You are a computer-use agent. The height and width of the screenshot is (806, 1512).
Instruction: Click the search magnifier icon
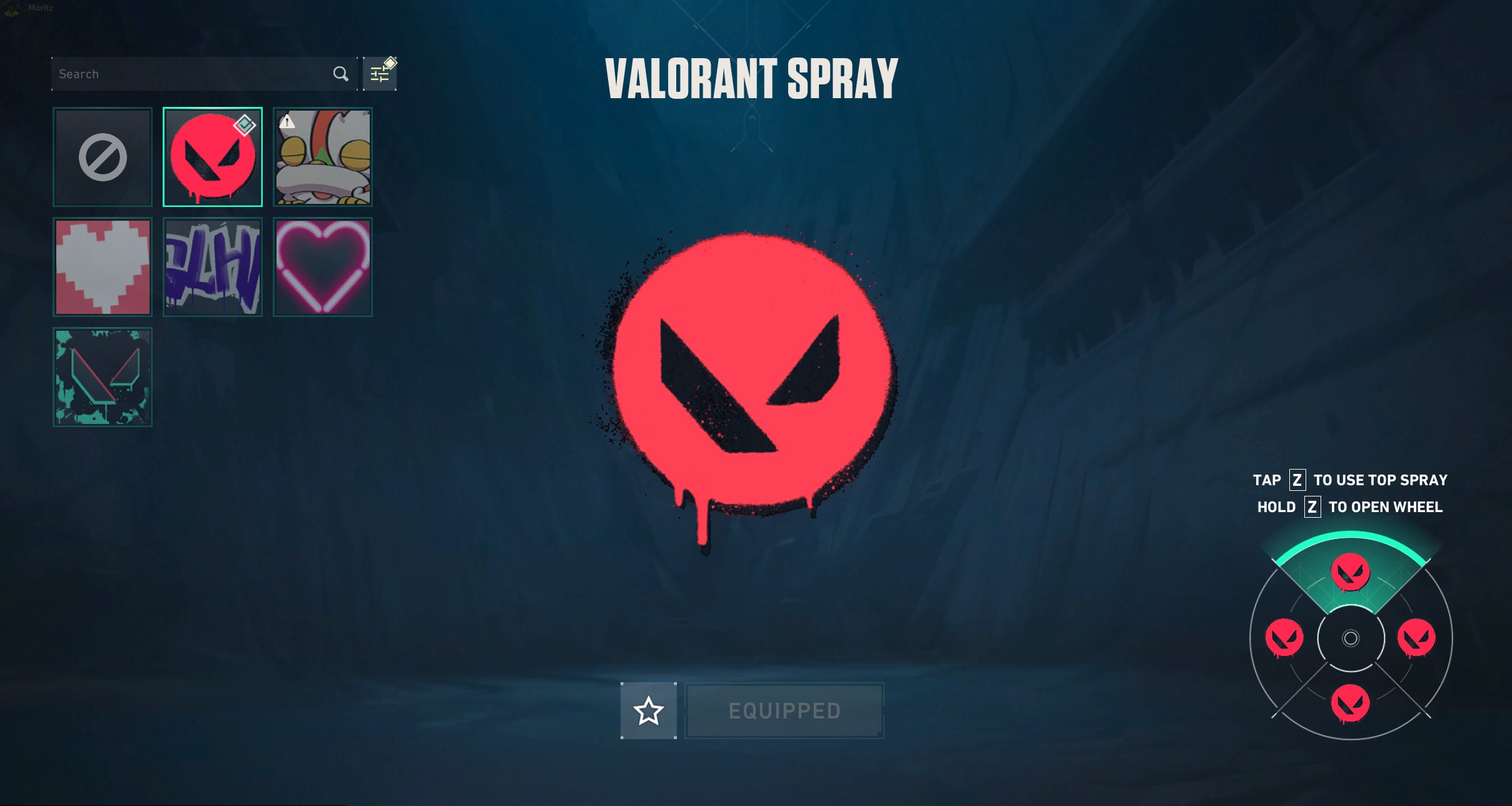(x=340, y=73)
